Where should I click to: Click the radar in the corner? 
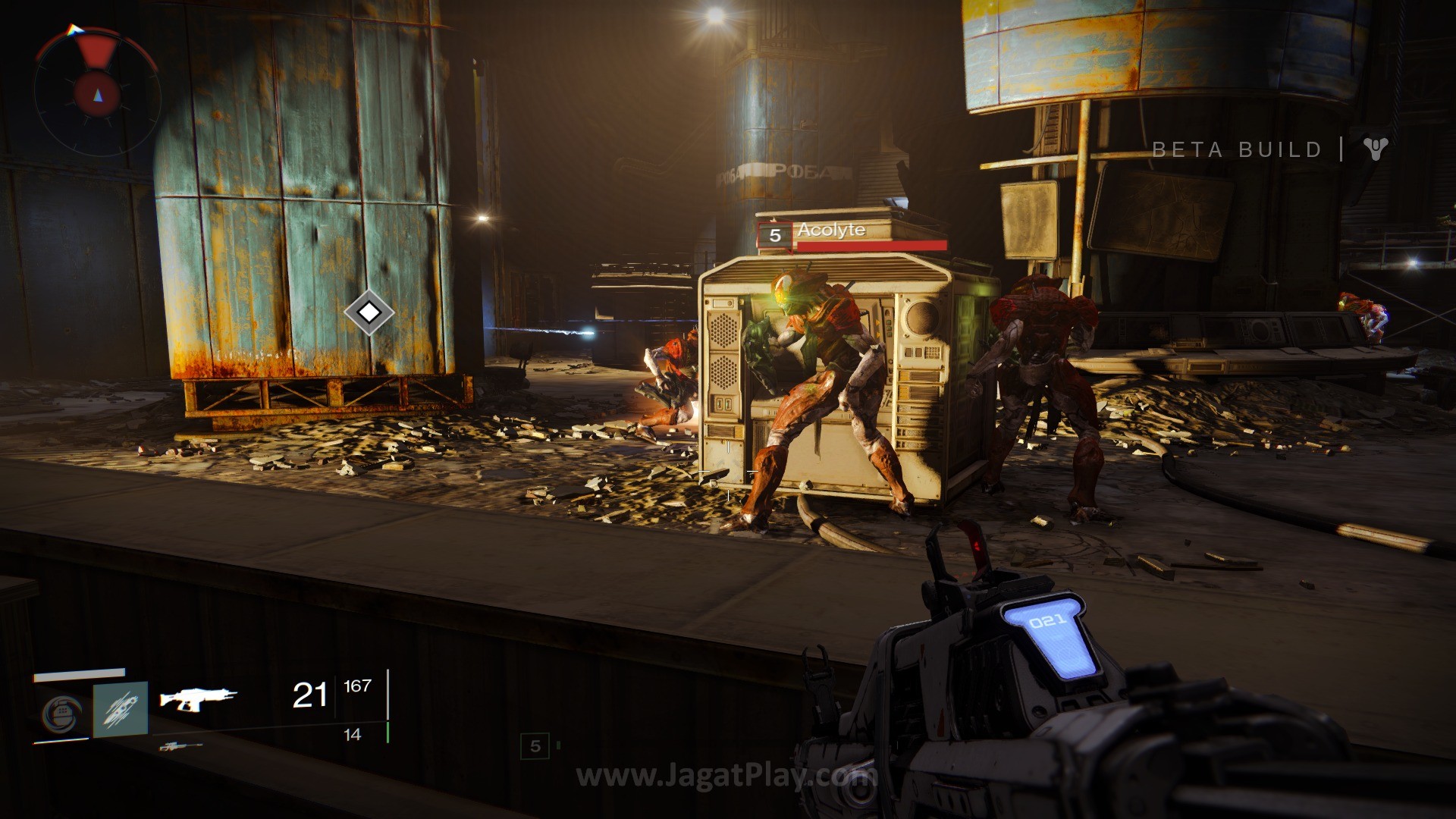point(96,91)
